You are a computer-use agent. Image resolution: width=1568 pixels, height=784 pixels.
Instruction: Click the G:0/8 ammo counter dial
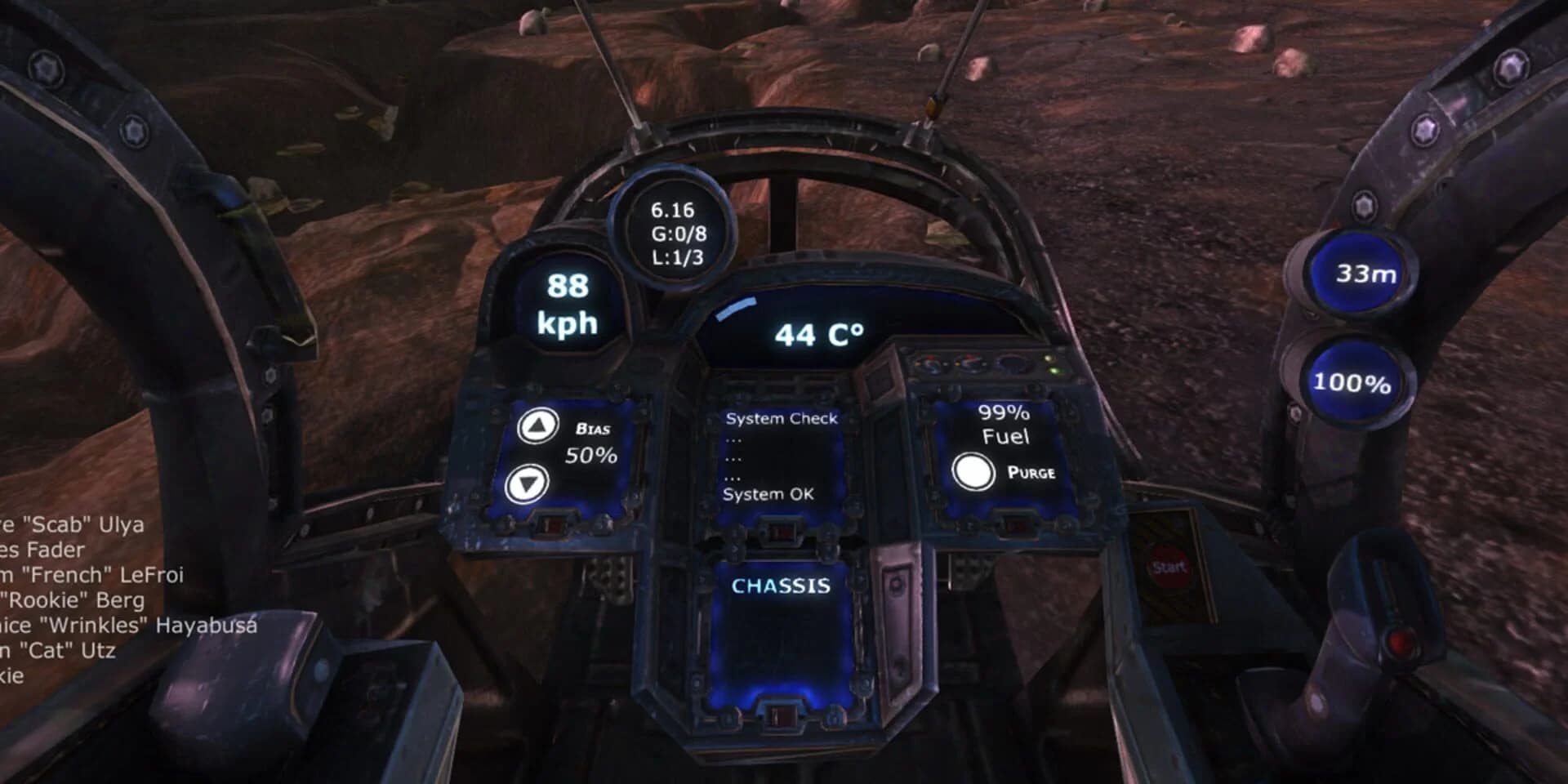click(x=676, y=231)
